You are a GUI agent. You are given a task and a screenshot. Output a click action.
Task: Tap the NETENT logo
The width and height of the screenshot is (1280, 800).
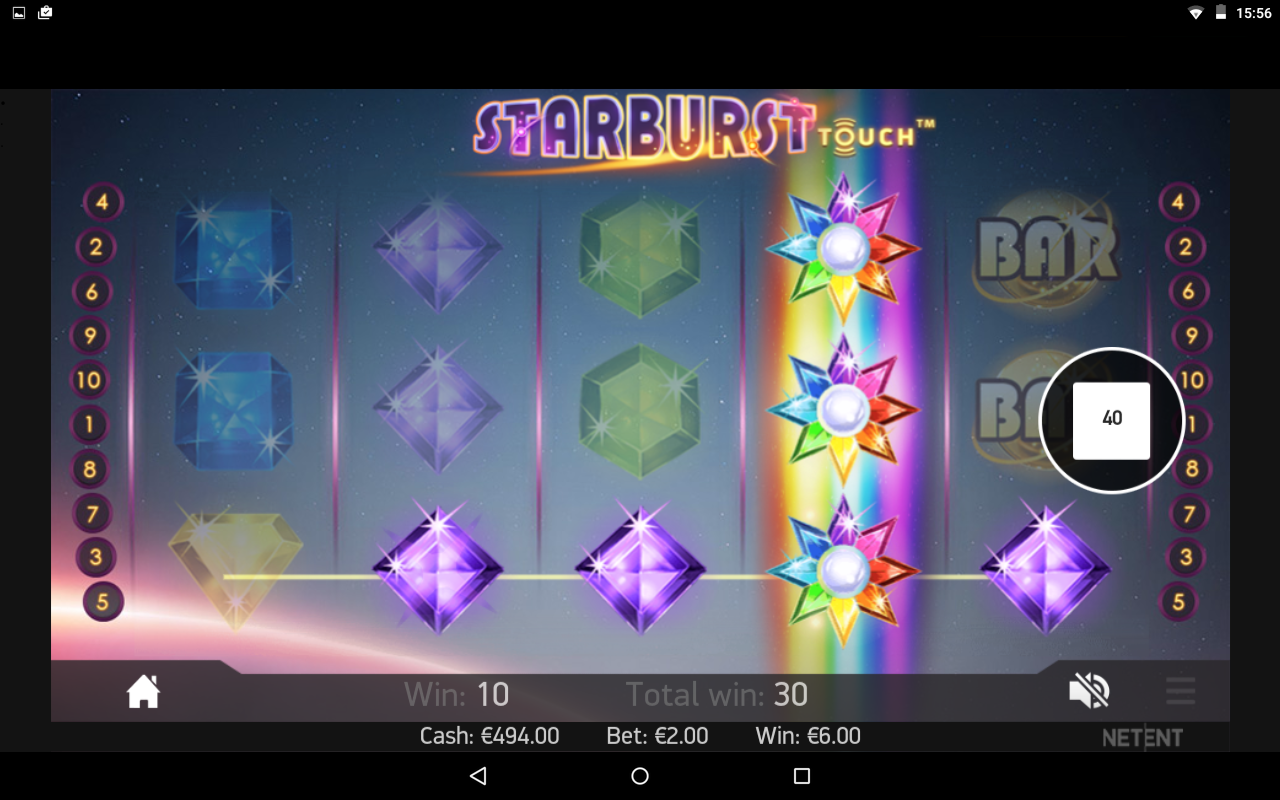pos(1143,738)
